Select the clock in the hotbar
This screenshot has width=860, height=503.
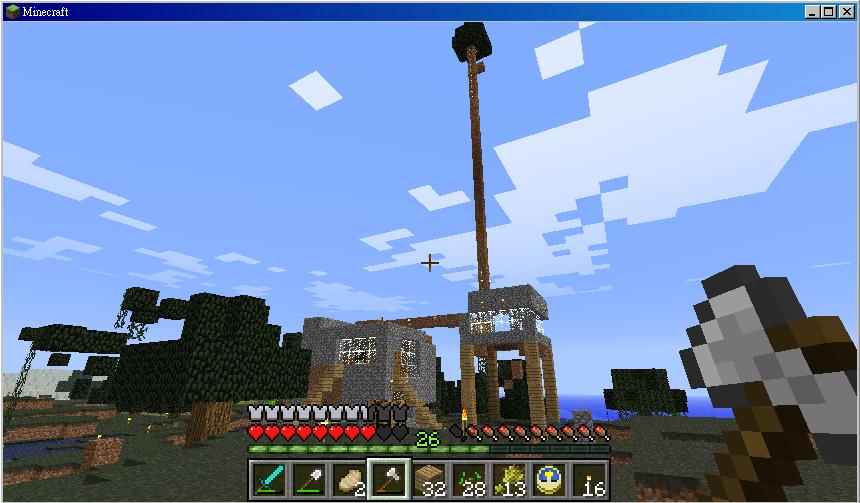pos(549,479)
